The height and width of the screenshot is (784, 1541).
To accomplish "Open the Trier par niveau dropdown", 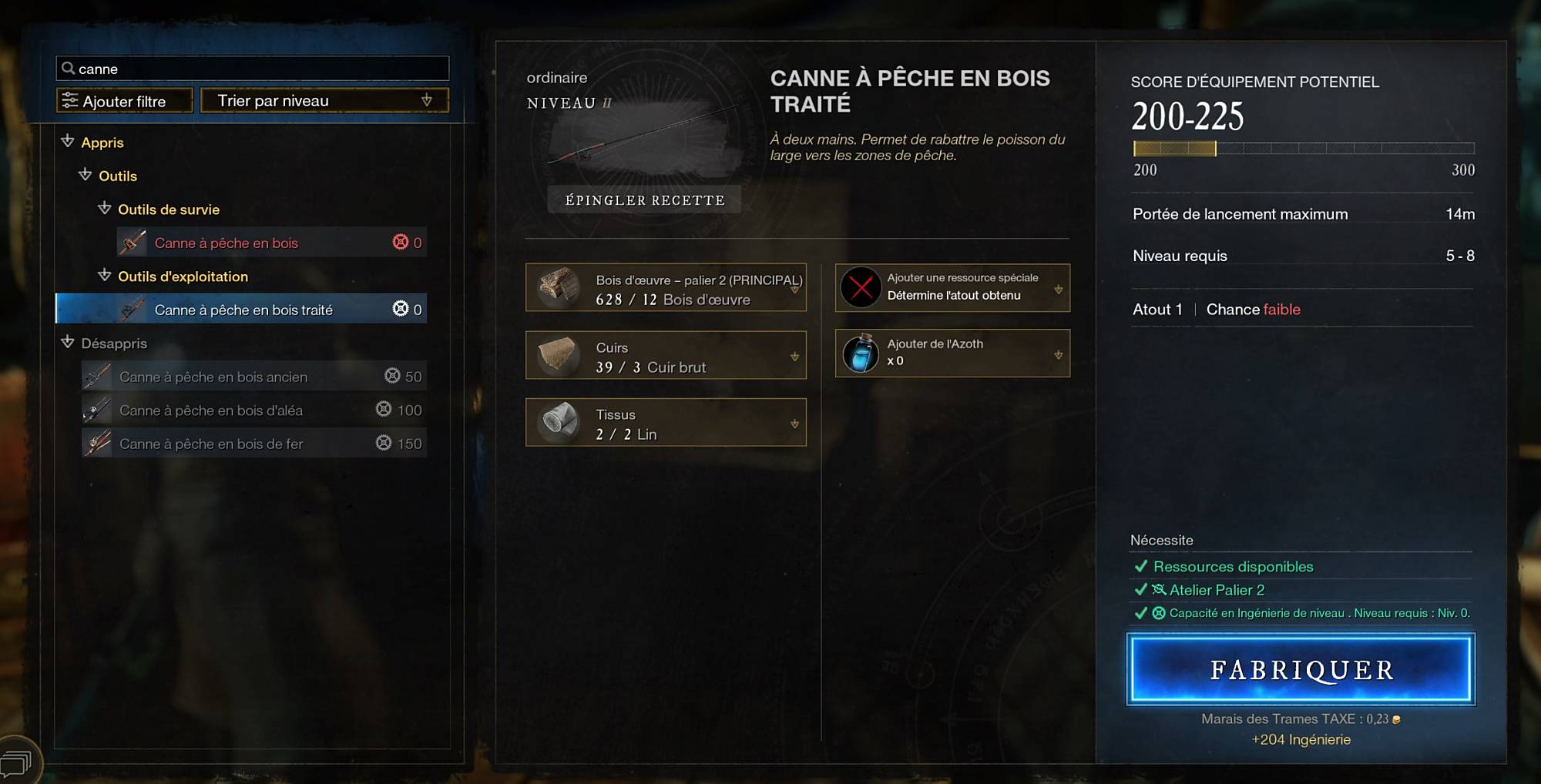I will pos(324,101).
